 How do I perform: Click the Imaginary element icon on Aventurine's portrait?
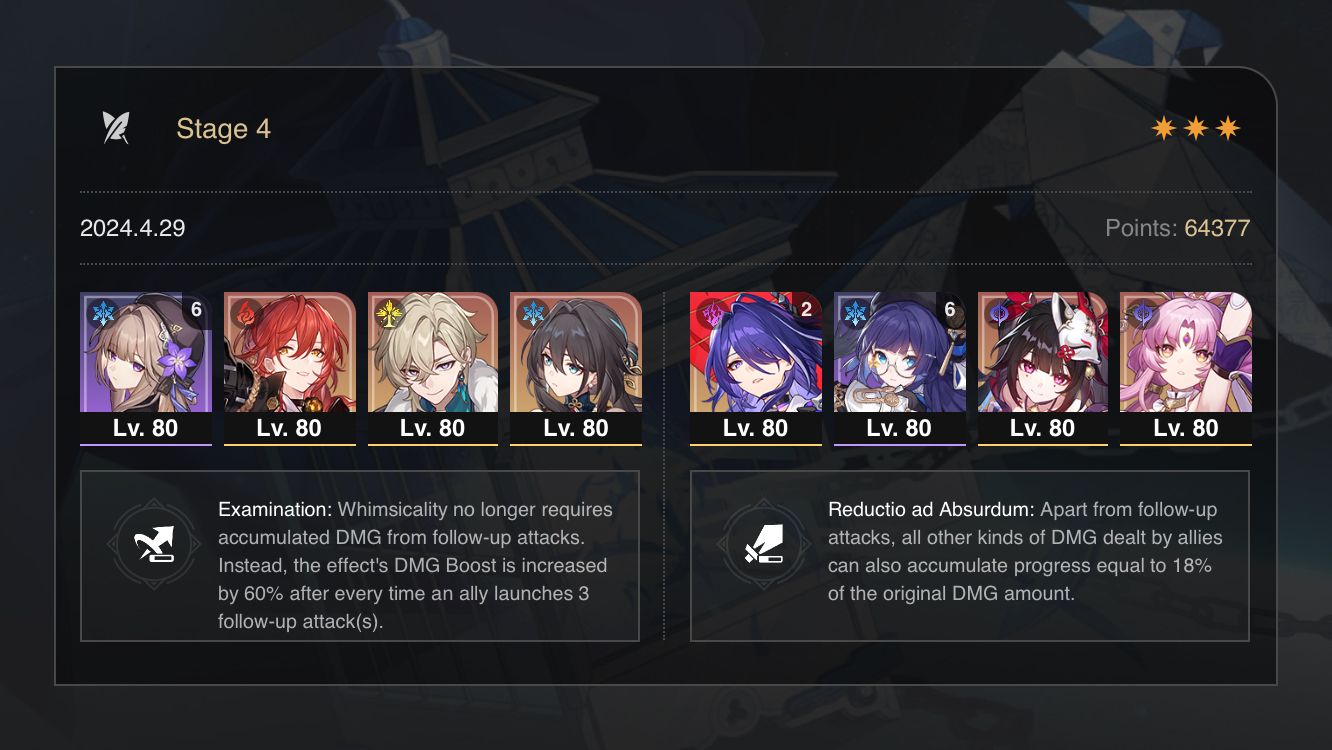point(388,314)
